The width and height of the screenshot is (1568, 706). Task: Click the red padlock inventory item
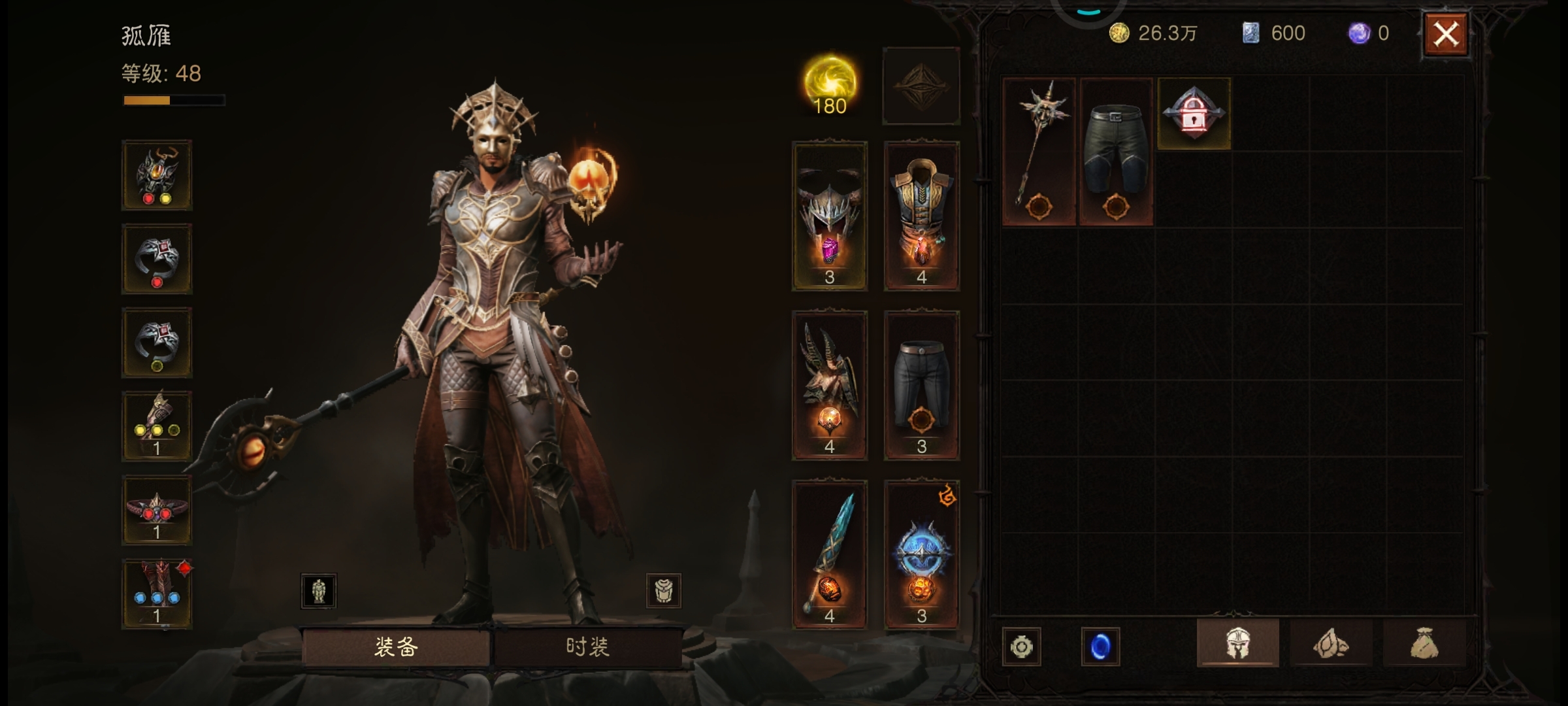[x=1194, y=114]
